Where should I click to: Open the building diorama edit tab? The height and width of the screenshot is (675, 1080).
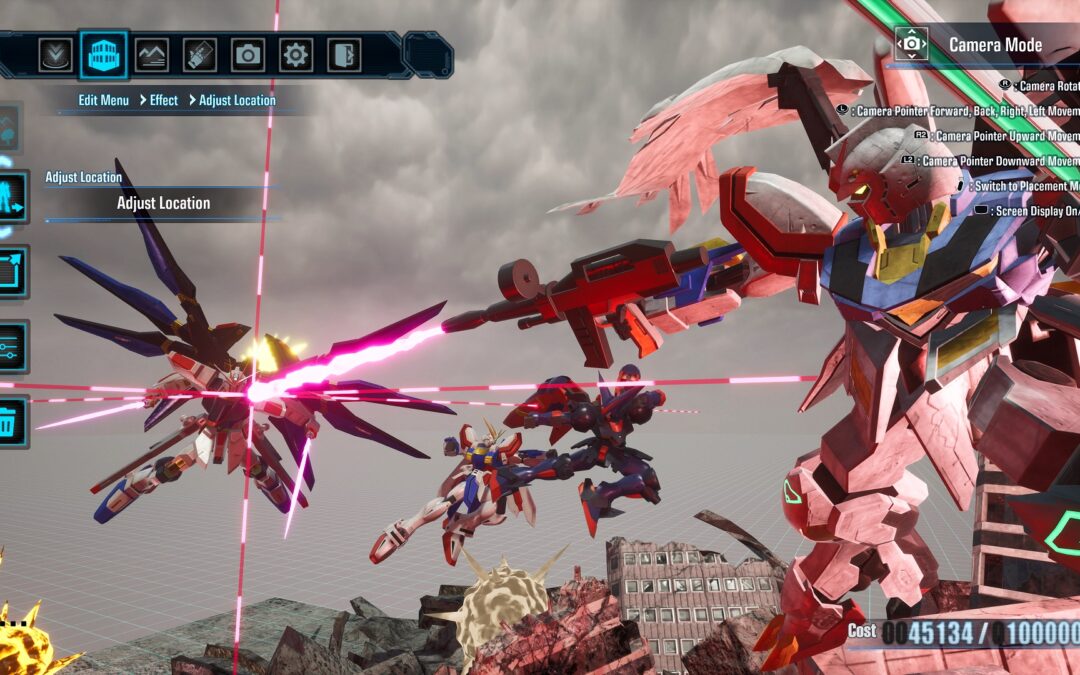coord(103,54)
